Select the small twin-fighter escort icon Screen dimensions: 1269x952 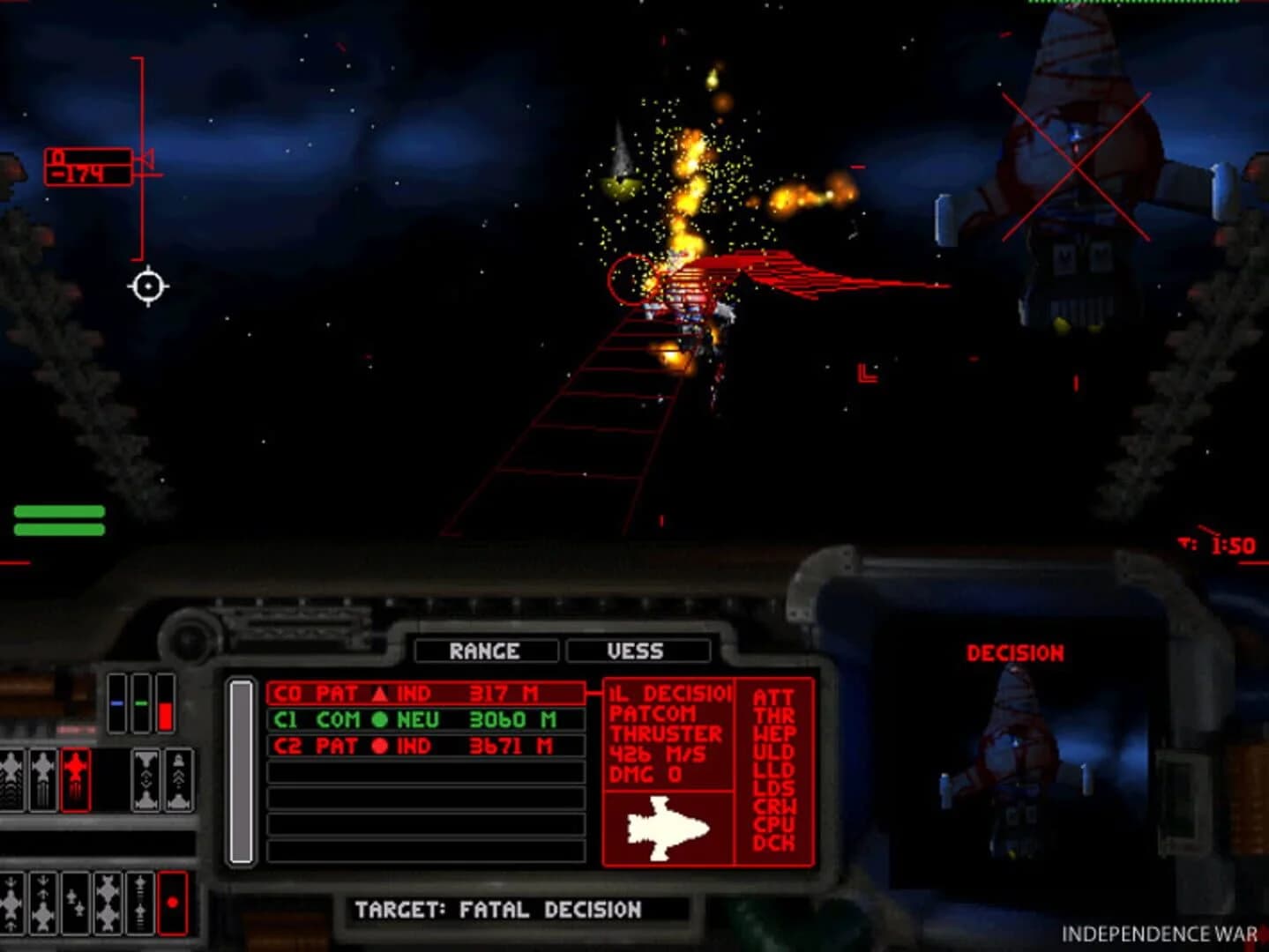point(76,904)
